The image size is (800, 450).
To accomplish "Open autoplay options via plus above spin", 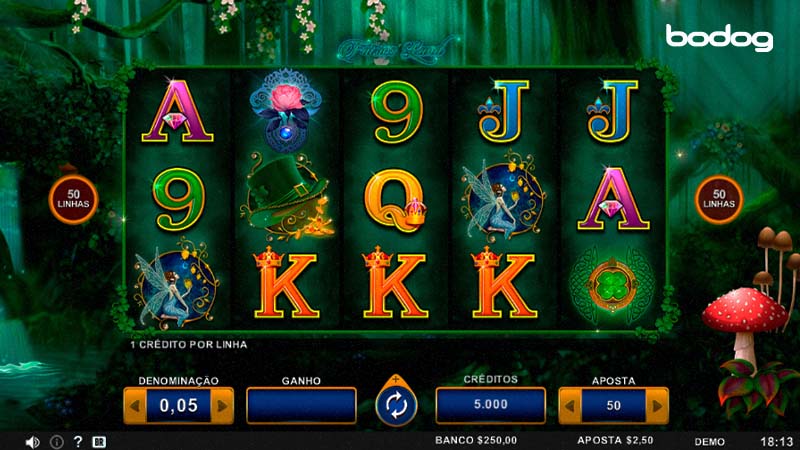I will [x=396, y=380].
